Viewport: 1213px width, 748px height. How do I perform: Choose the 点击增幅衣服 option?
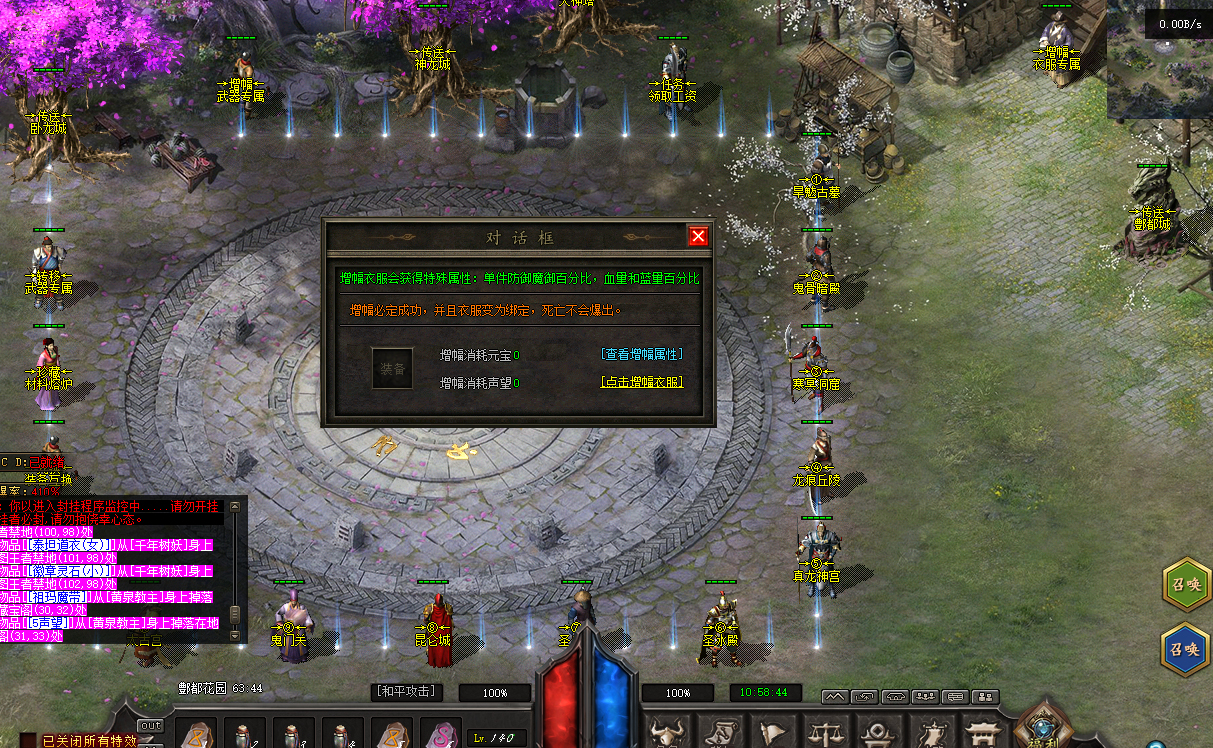(x=642, y=382)
